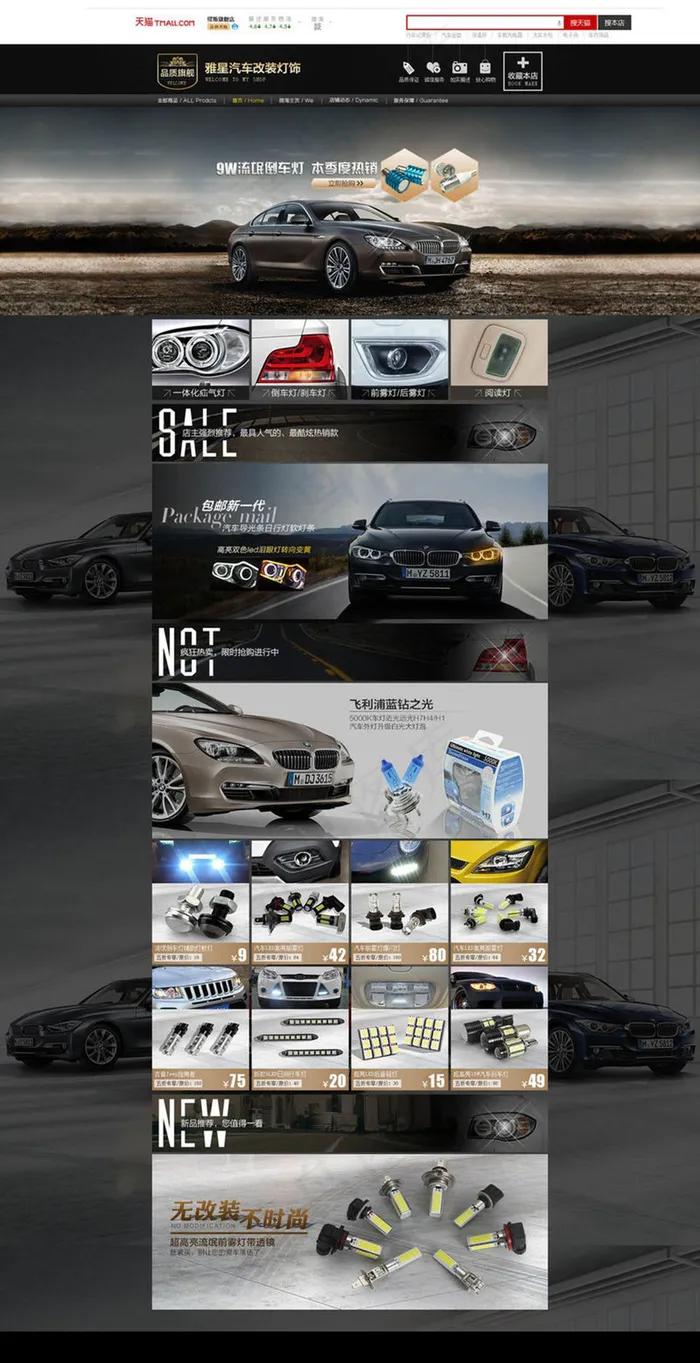
Task: Open the 飞利浦蓝钻之光 bulb promotion
Action: [350, 760]
